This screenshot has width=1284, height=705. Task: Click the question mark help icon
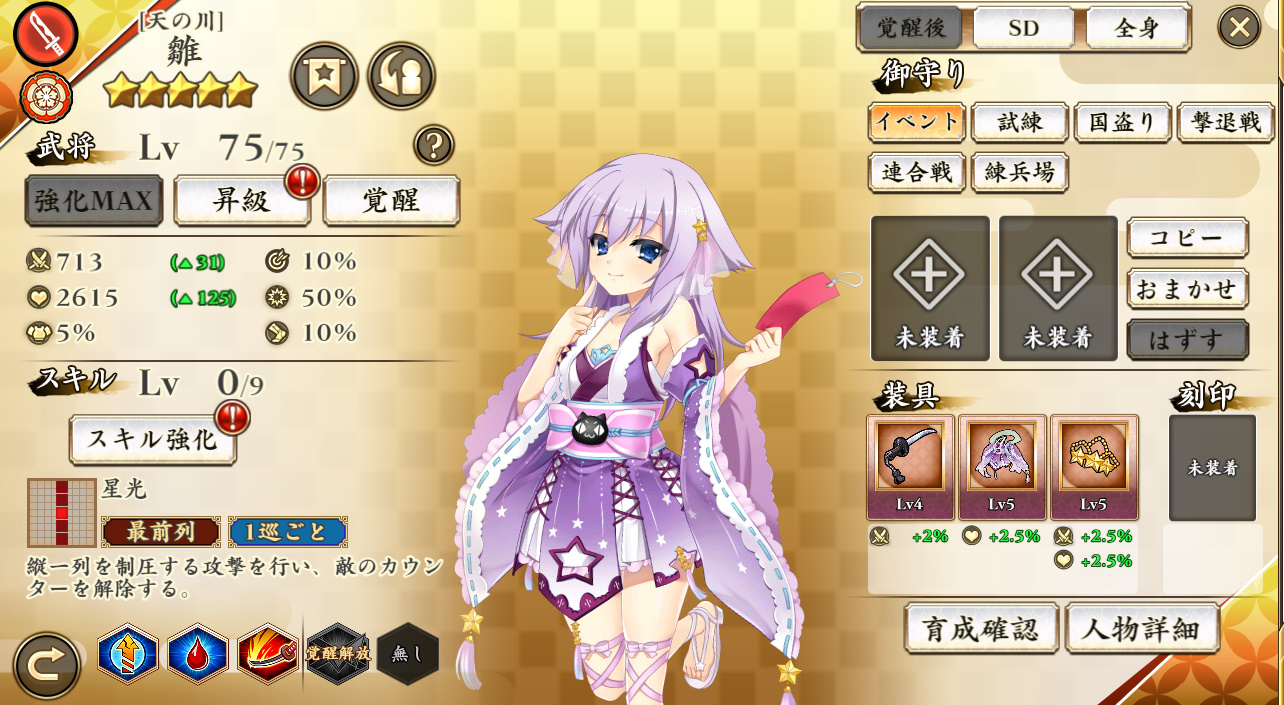434,145
